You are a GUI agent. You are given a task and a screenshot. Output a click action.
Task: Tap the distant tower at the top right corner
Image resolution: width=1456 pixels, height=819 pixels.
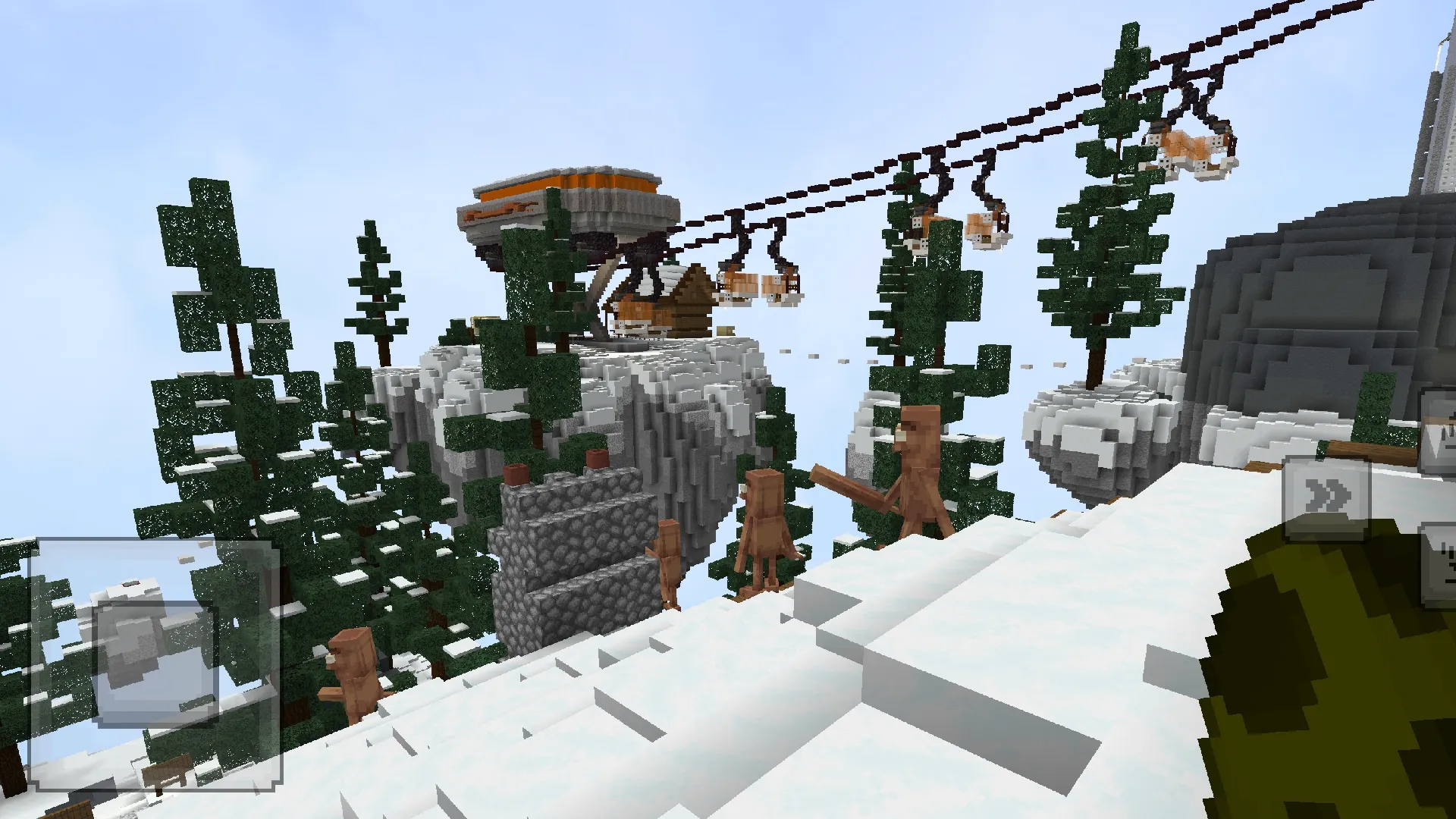[x=1439, y=68]
